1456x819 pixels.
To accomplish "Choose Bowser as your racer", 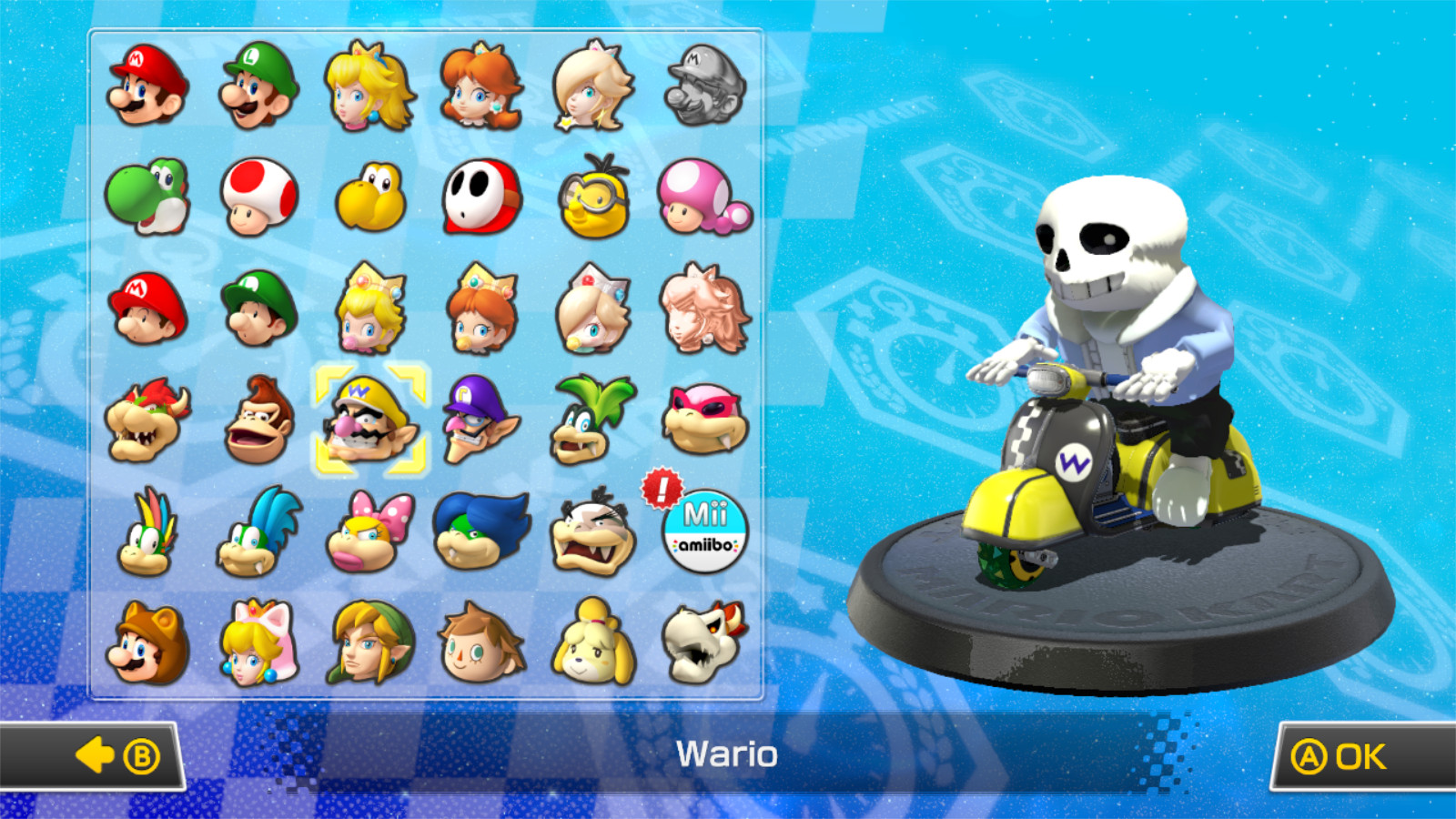I will pyautogui.click(x=146, y=420).
